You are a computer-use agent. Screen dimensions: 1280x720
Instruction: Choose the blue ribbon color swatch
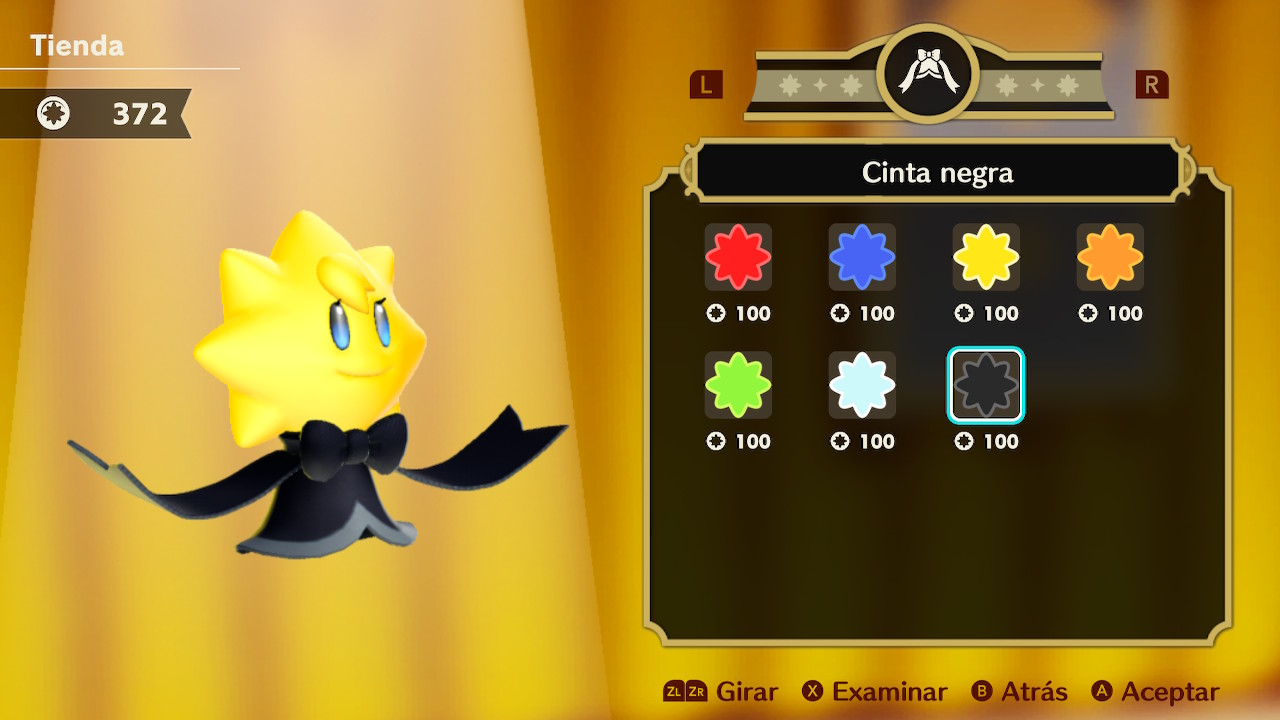[x=862, y=257]
